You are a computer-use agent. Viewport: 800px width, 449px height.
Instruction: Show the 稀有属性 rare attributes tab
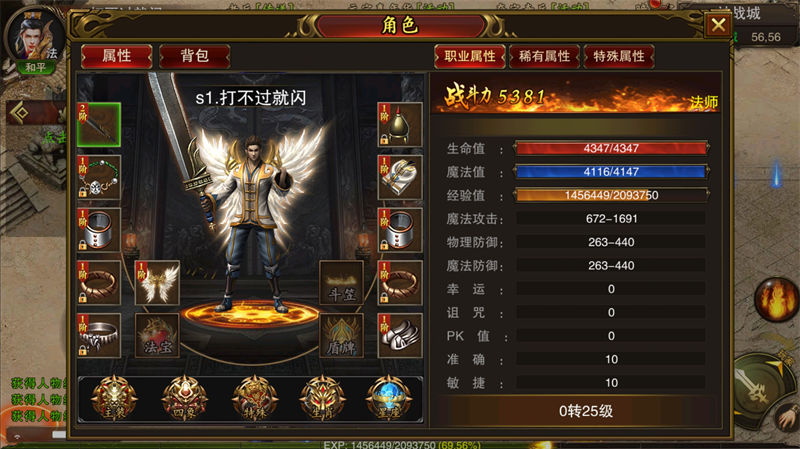pyautogui.click(x=545, y=56)
